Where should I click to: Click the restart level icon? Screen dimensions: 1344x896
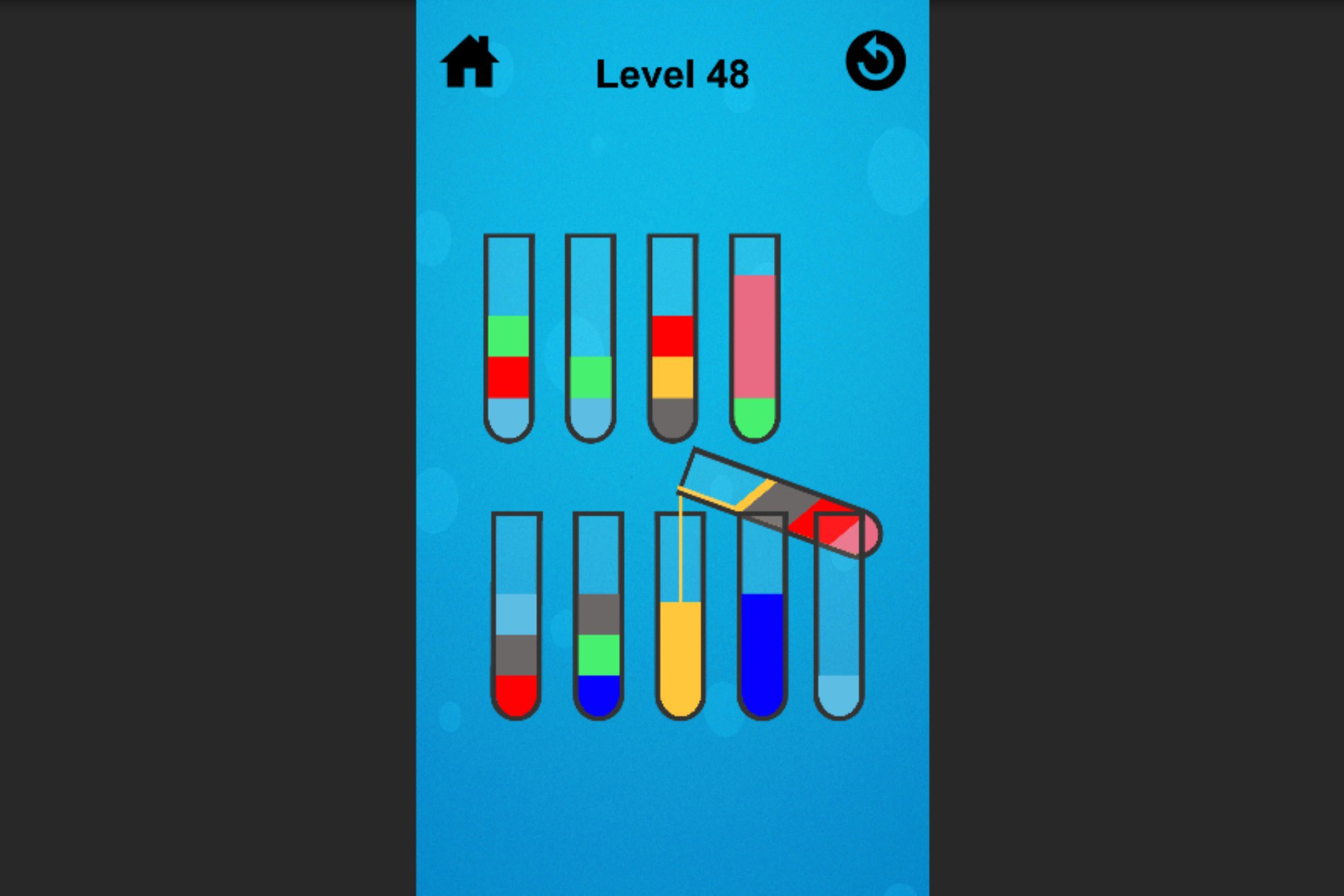(x=875, y=61)
